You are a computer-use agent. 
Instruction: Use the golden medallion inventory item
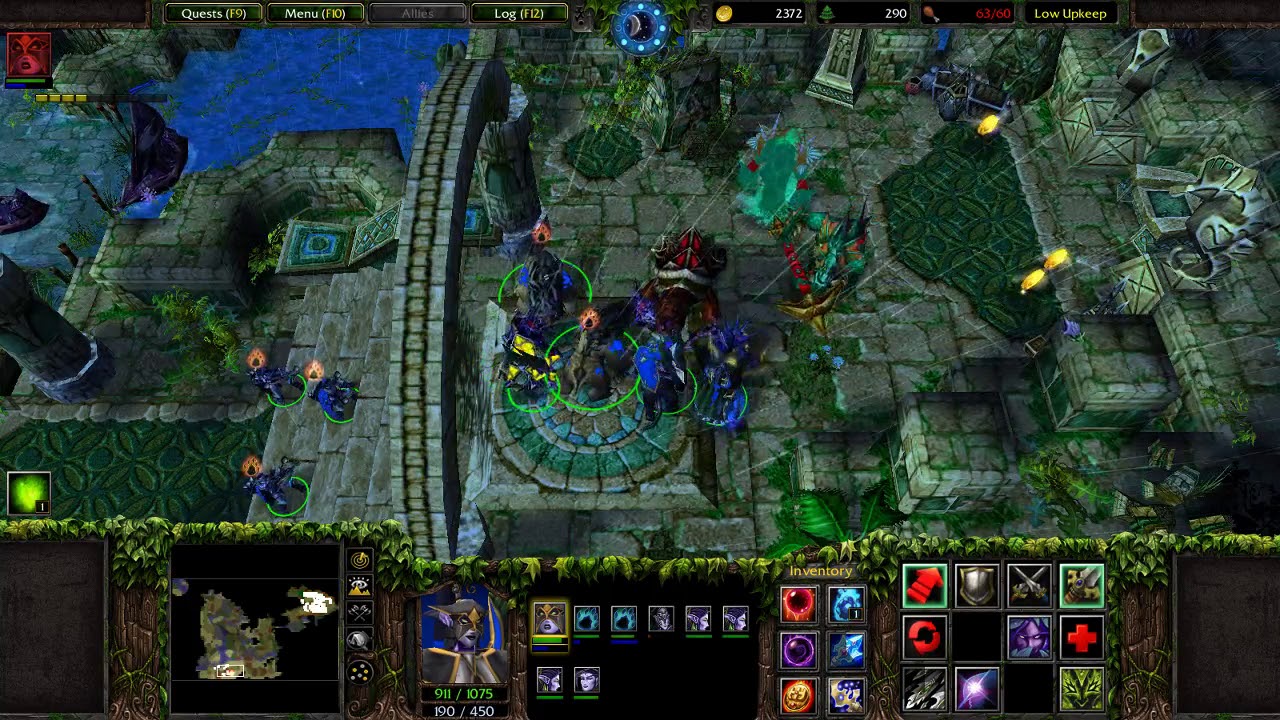click(x=798, y=696)
